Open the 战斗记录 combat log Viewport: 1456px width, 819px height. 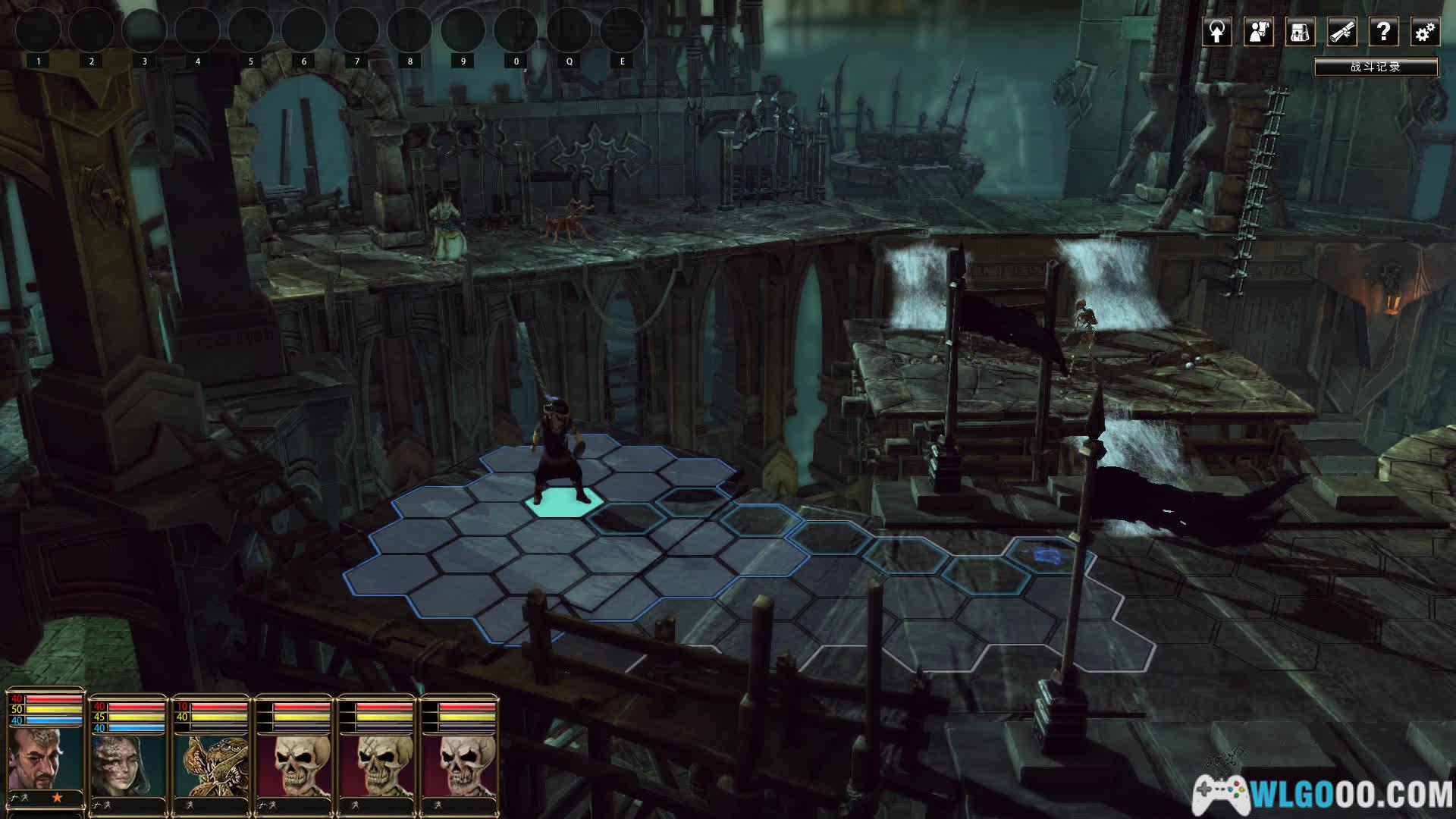coord(1376,67)
